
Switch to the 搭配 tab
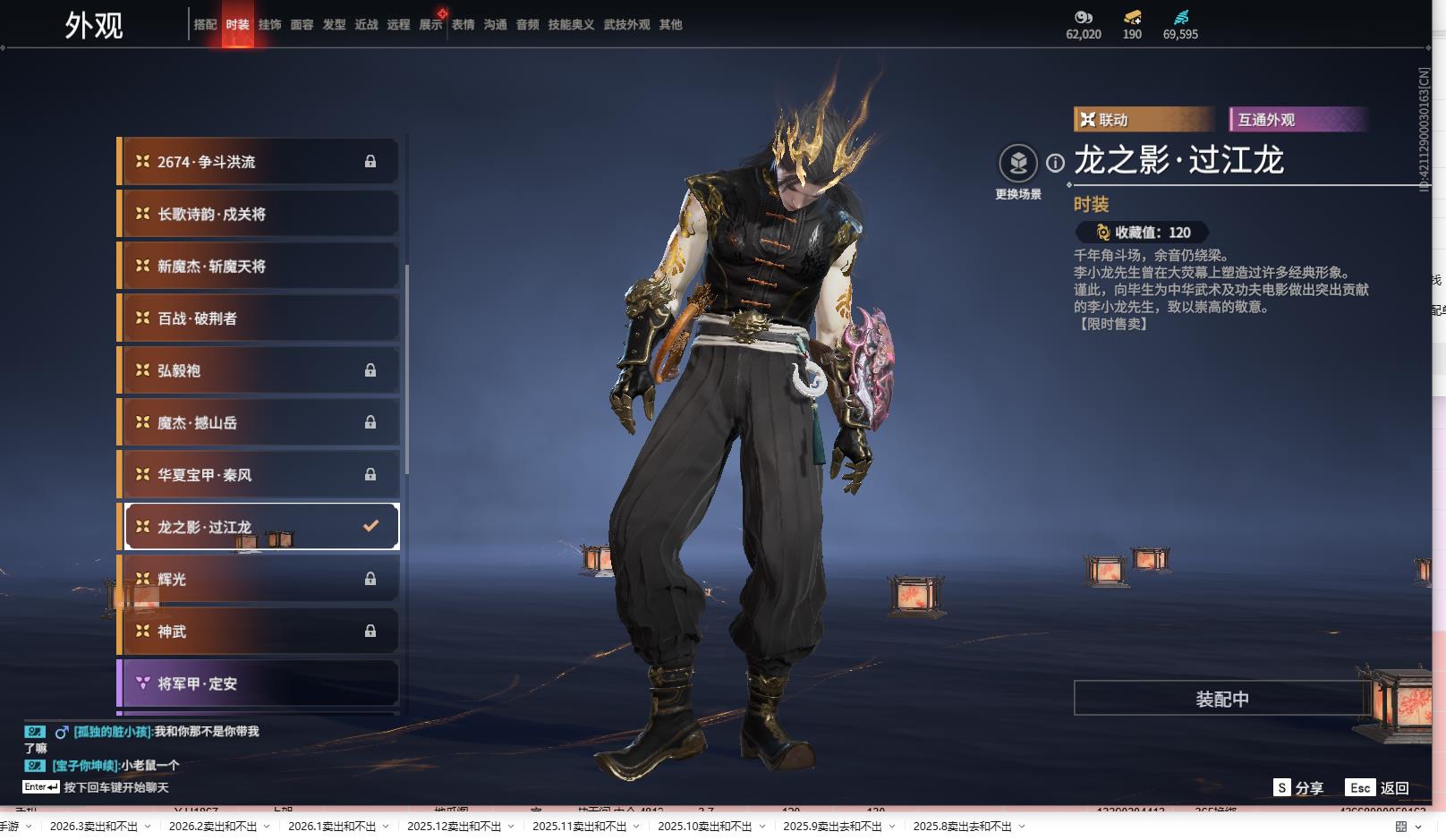(205, 25)
